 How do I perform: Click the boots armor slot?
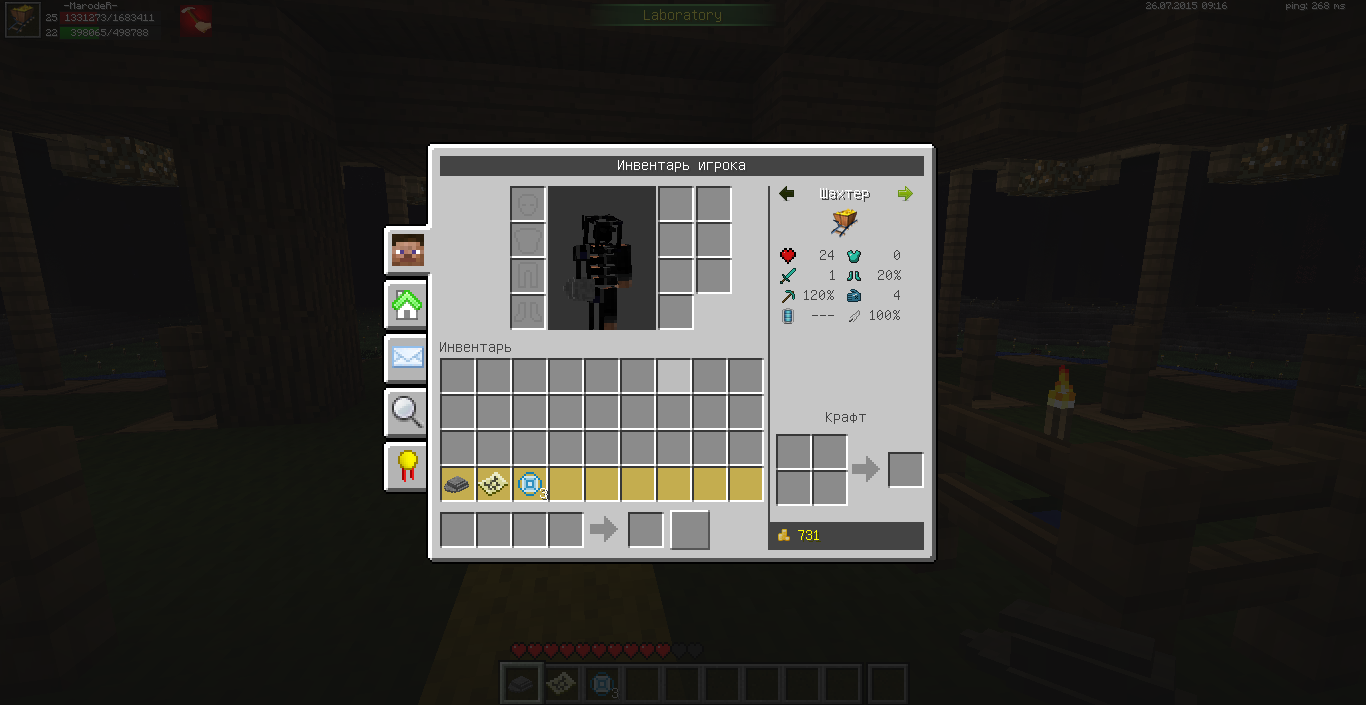[528, 312]
